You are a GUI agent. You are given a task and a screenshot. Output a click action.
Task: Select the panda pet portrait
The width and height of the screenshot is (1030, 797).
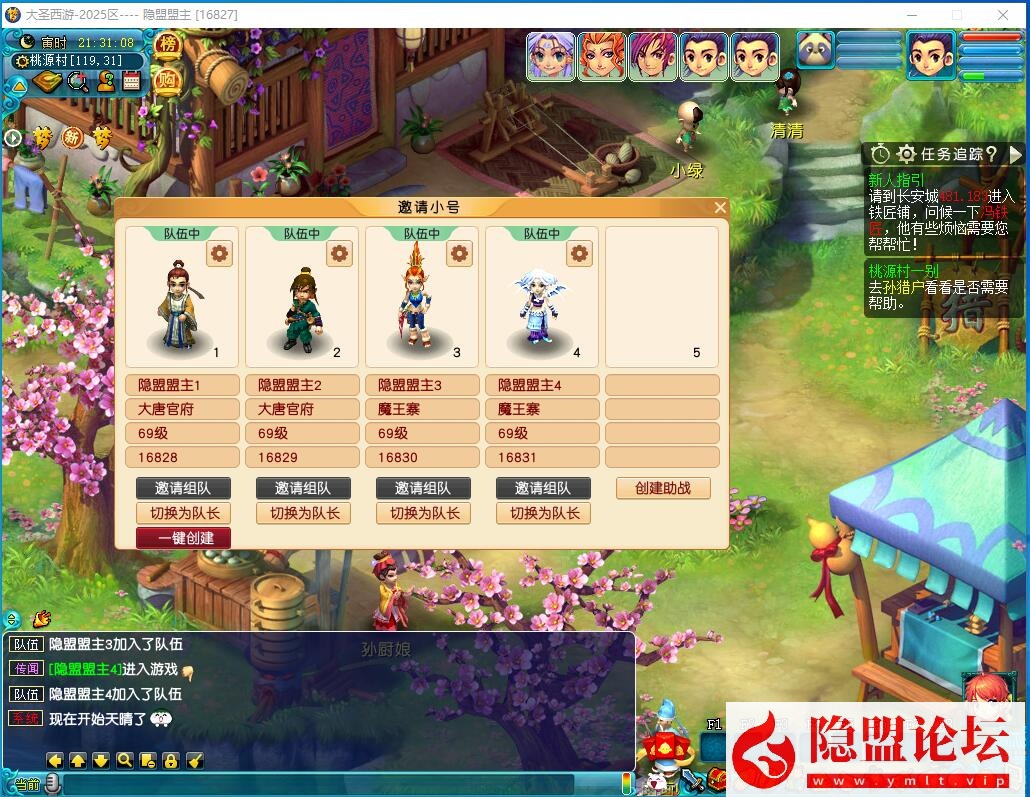click(x=816, y=49)
